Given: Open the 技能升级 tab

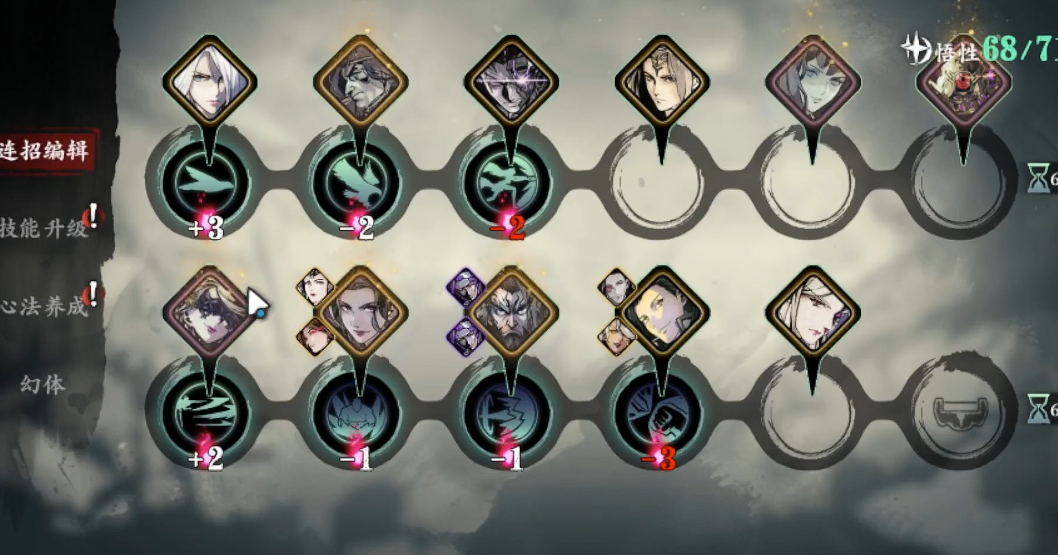Looking at the screenshot, I should 45,229.
